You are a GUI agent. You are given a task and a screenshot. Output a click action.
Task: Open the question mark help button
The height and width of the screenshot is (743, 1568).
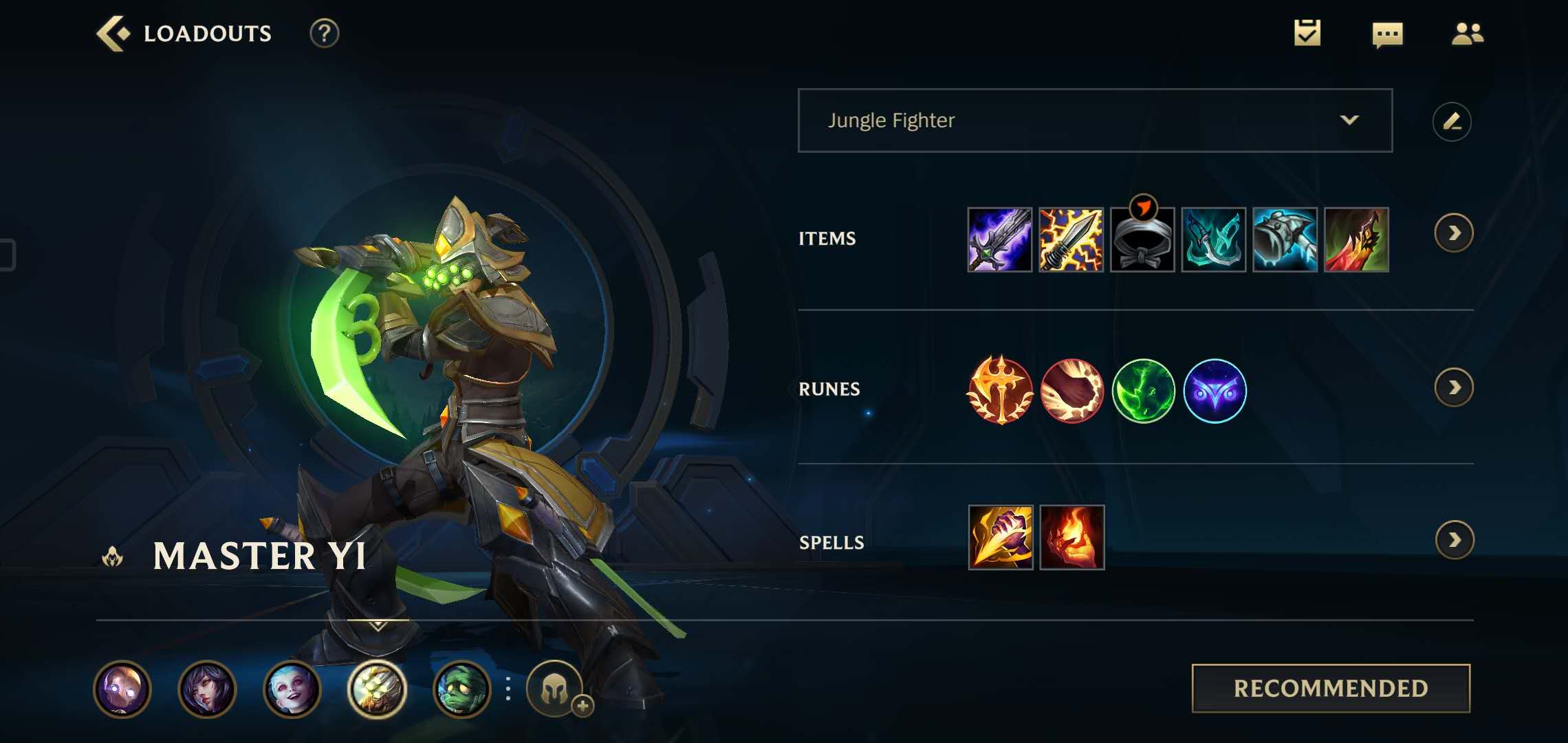[x=324, y=33]
